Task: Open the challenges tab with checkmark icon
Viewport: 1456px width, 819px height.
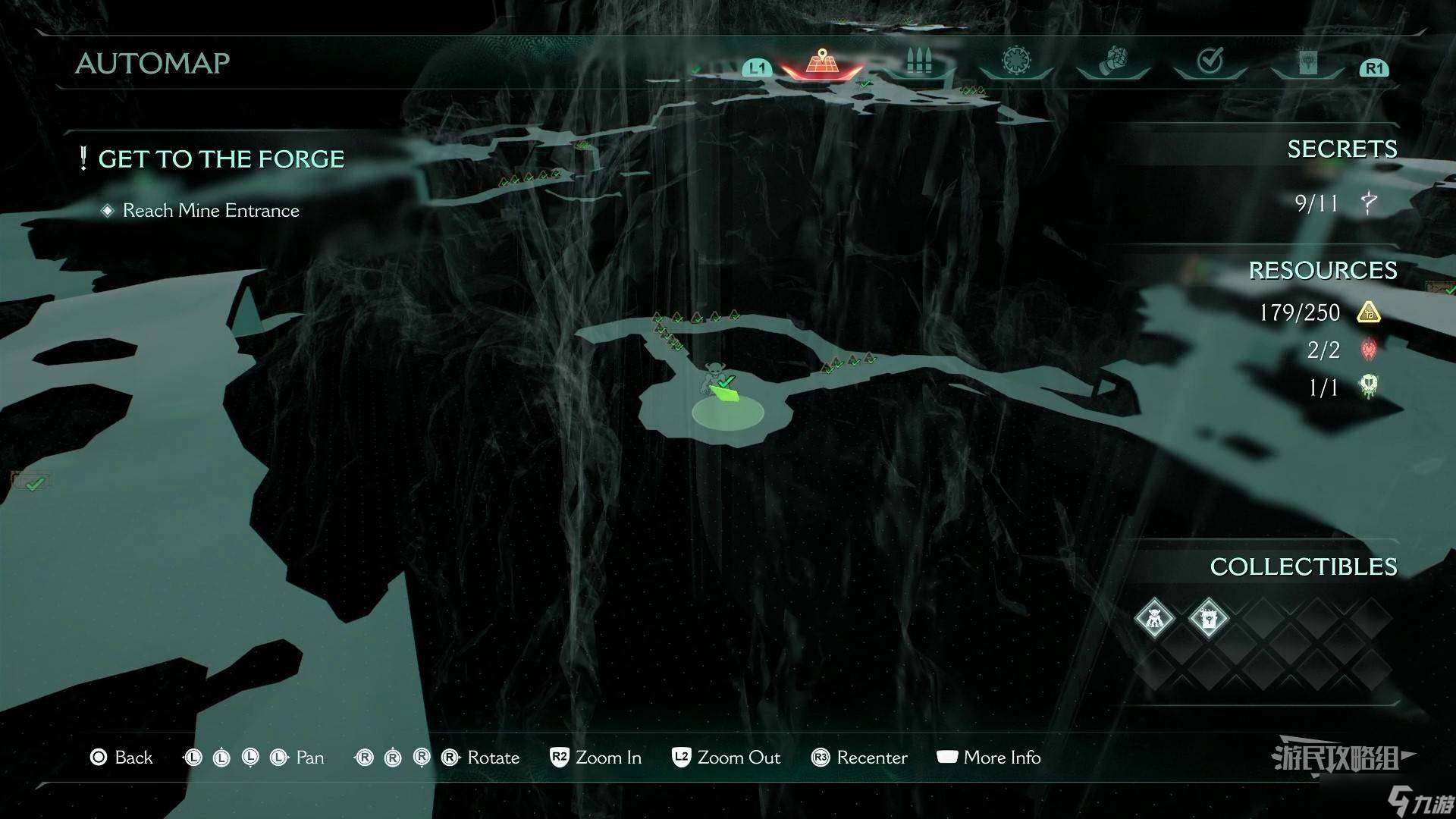Action: click(1211, 59)
